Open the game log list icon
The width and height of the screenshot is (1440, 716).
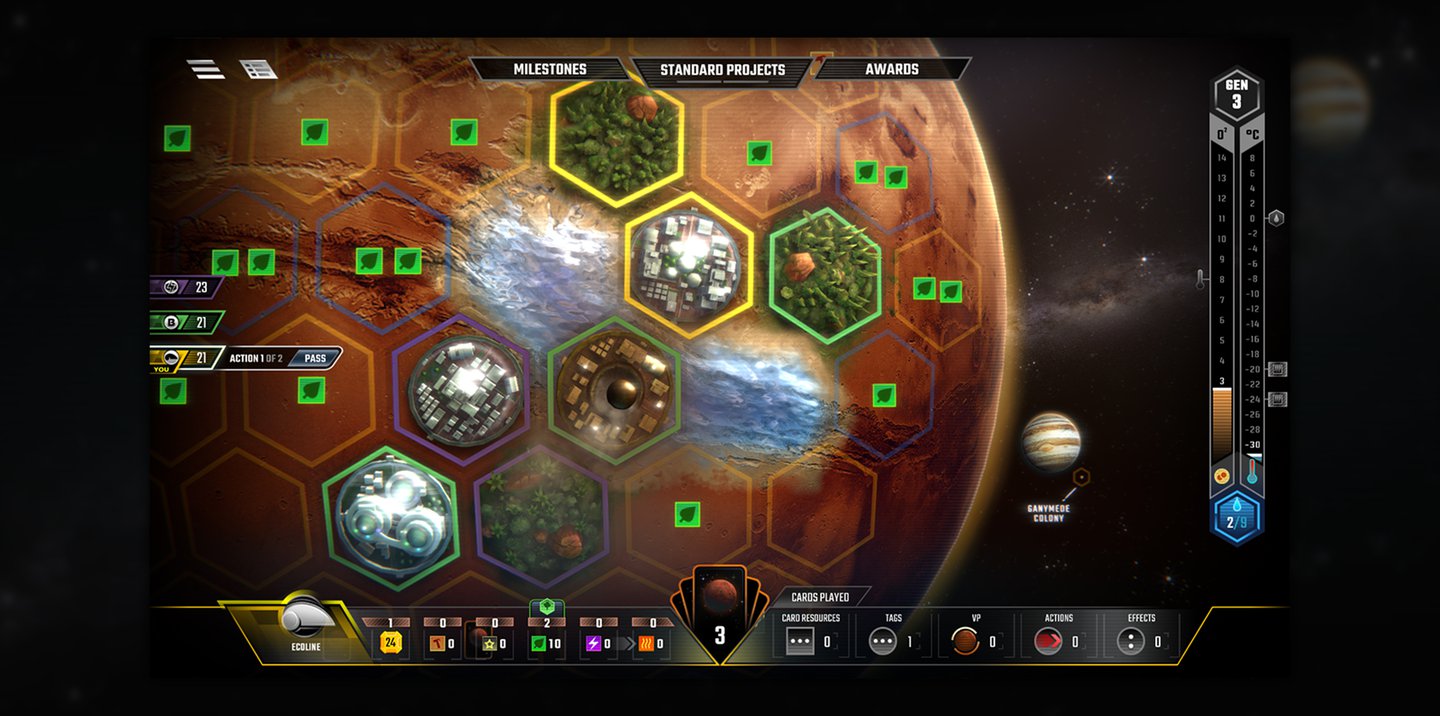coord(258,69)
